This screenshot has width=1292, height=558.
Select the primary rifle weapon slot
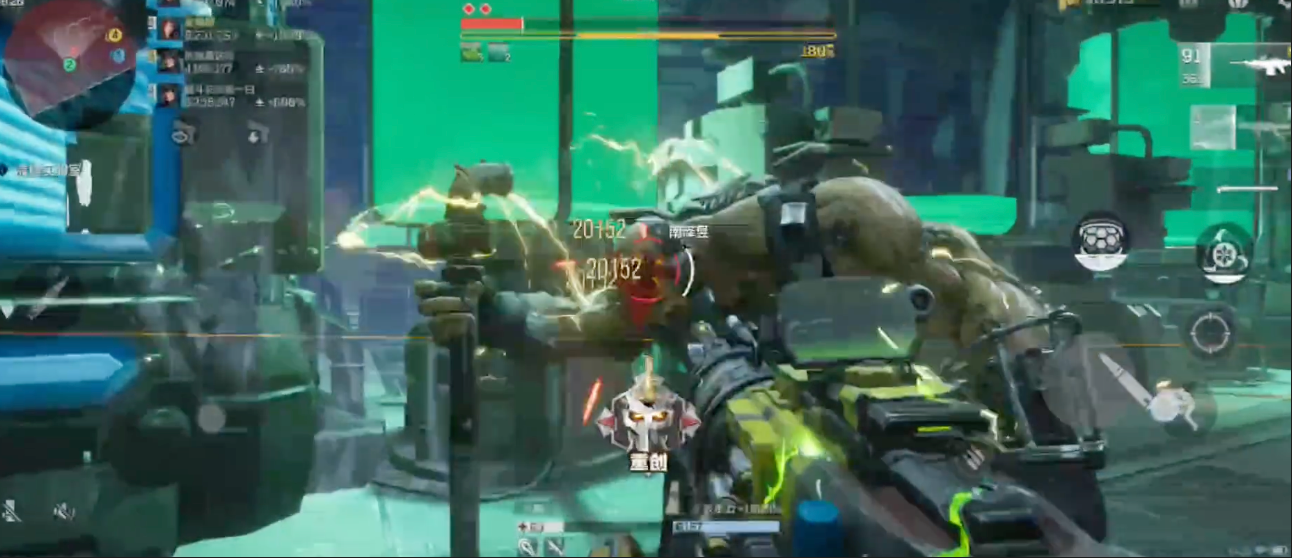(1236, 63)
